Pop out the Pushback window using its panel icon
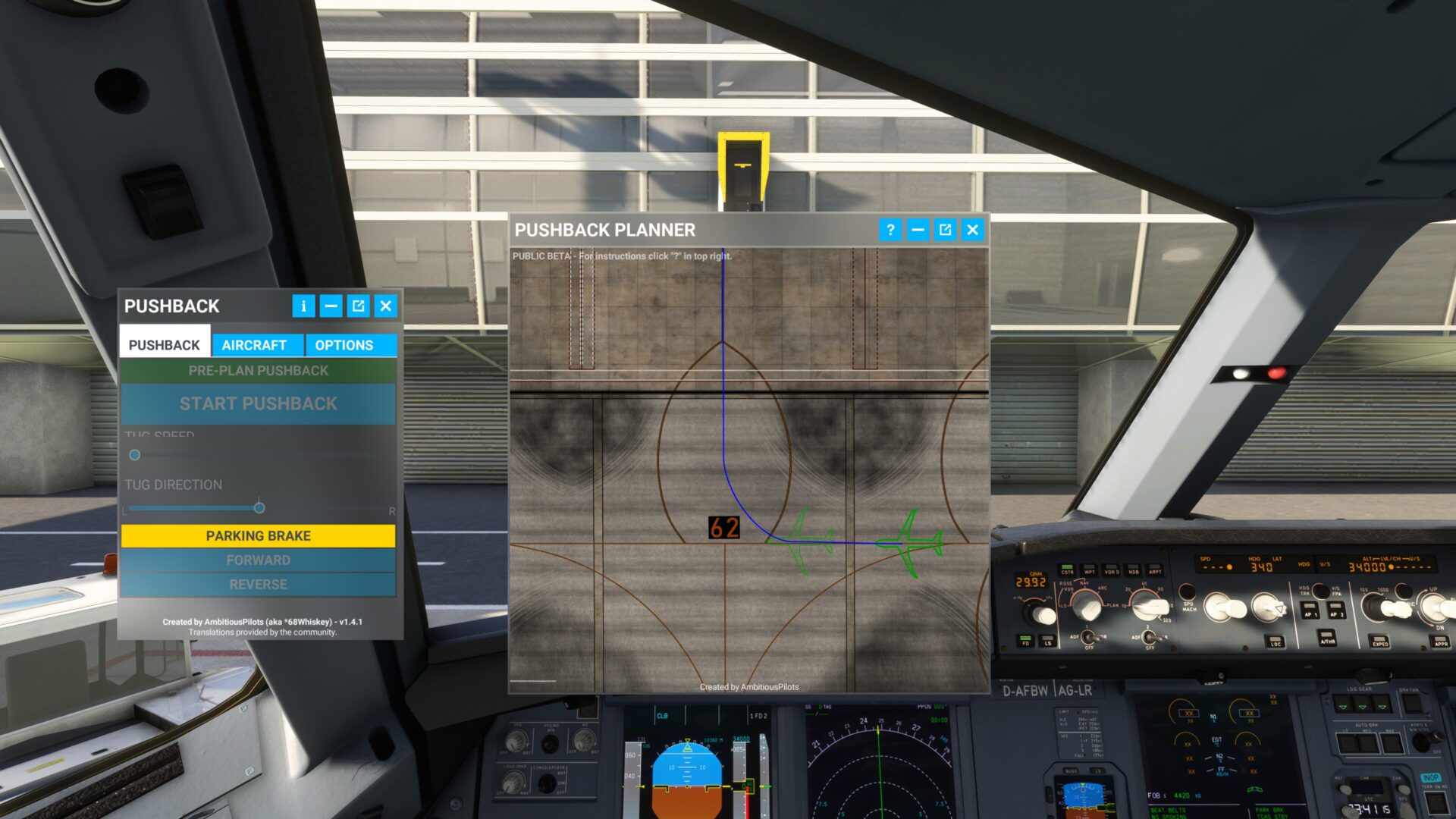The image size is (1456, 819). [359, 306]
